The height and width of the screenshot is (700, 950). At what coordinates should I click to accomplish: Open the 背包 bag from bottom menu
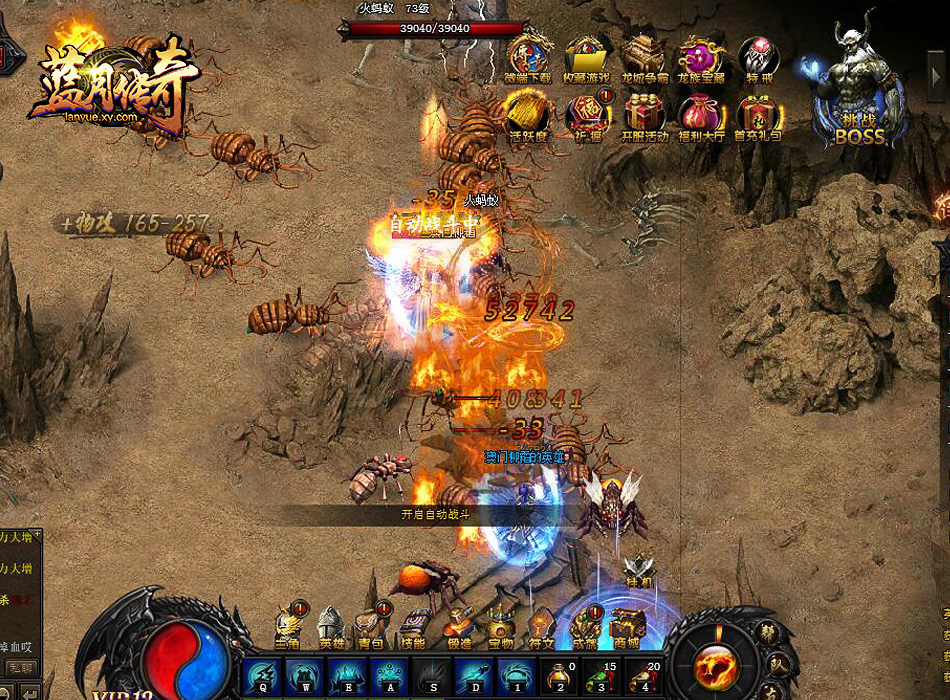370,628
